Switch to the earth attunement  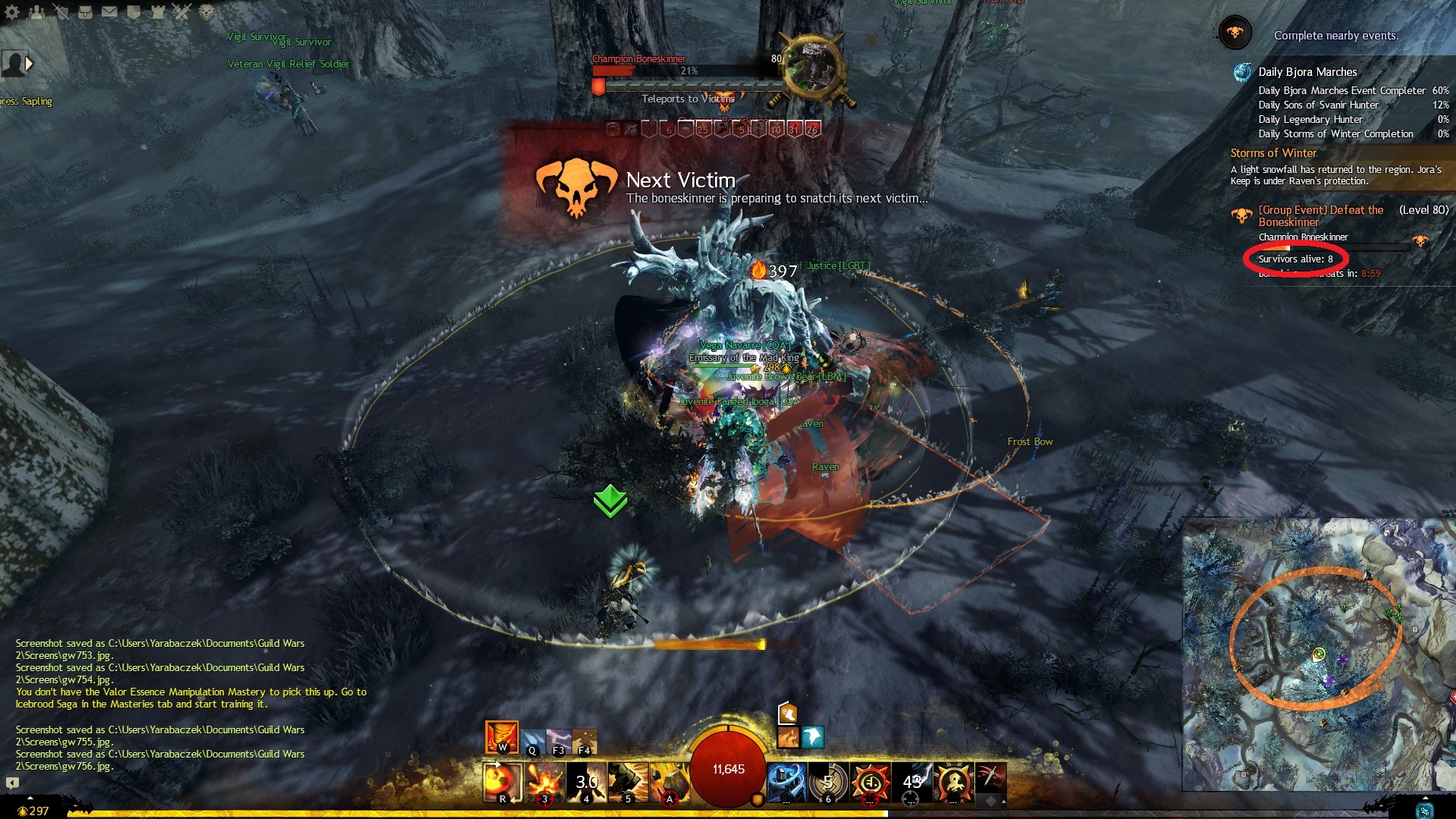[584, 741]
